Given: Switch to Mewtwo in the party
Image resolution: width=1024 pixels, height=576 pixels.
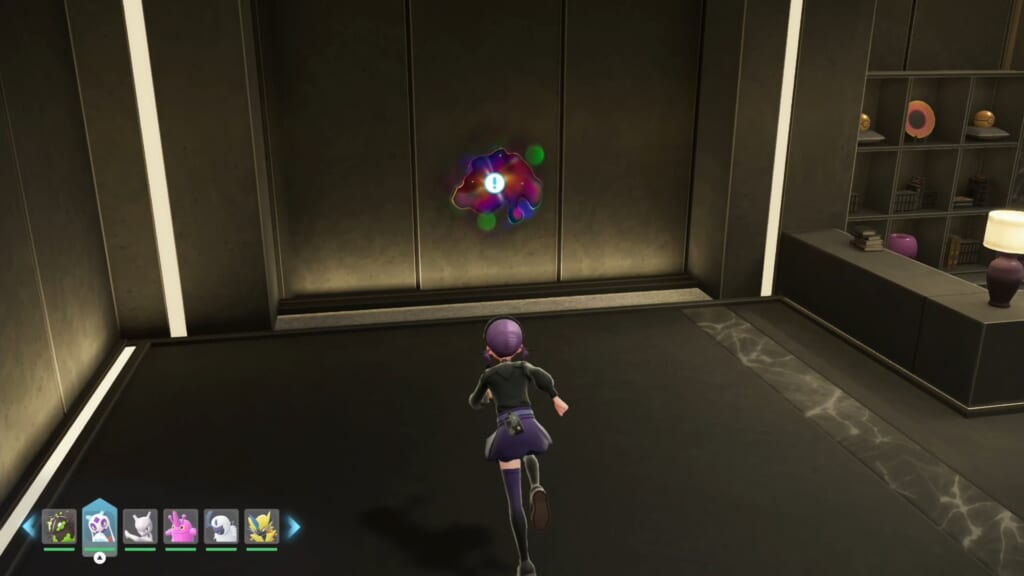Looking at the screenshot, I should (x=140, y=526).
